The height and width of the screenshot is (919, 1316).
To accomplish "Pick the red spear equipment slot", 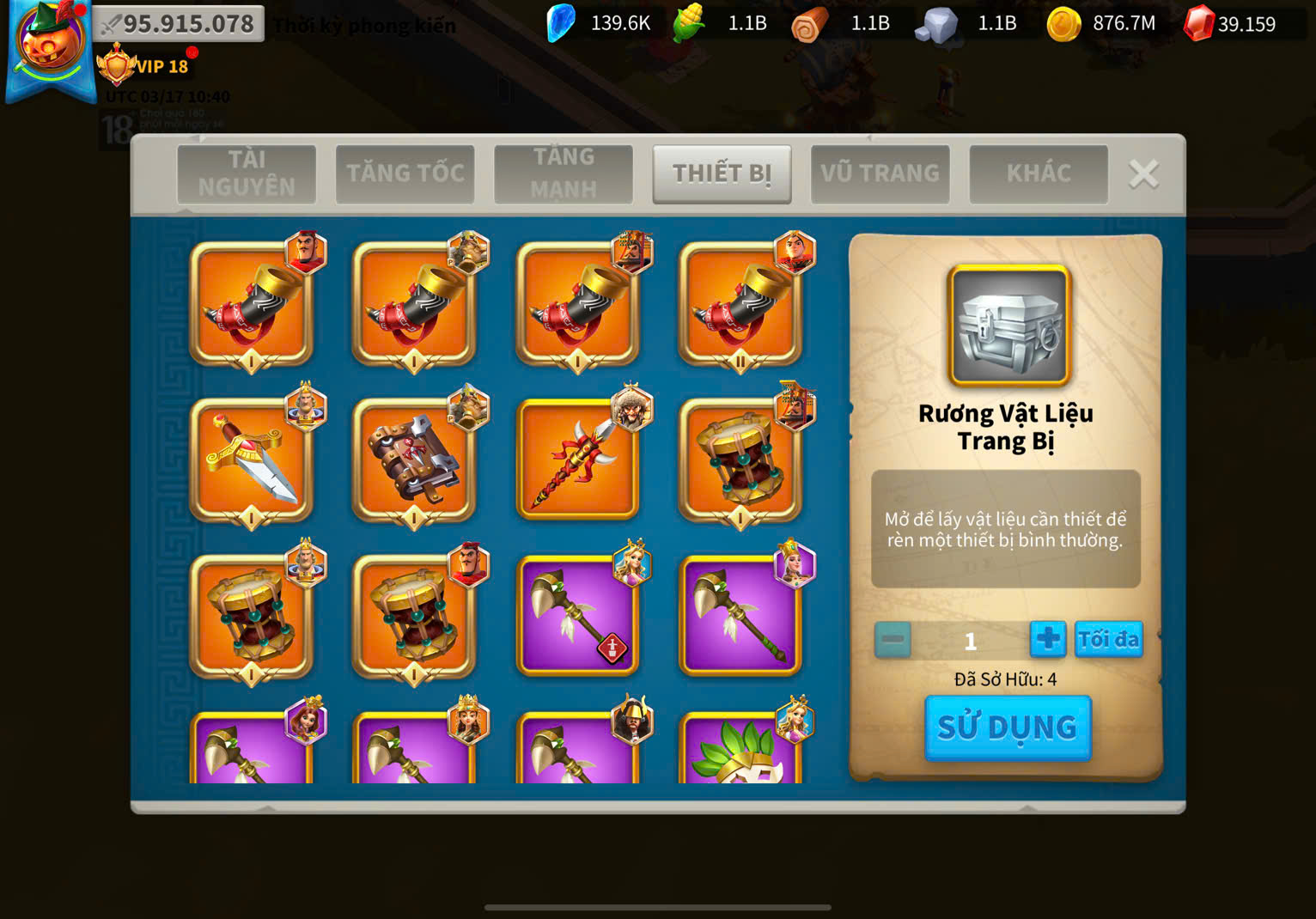I will [x=577, y=460].
